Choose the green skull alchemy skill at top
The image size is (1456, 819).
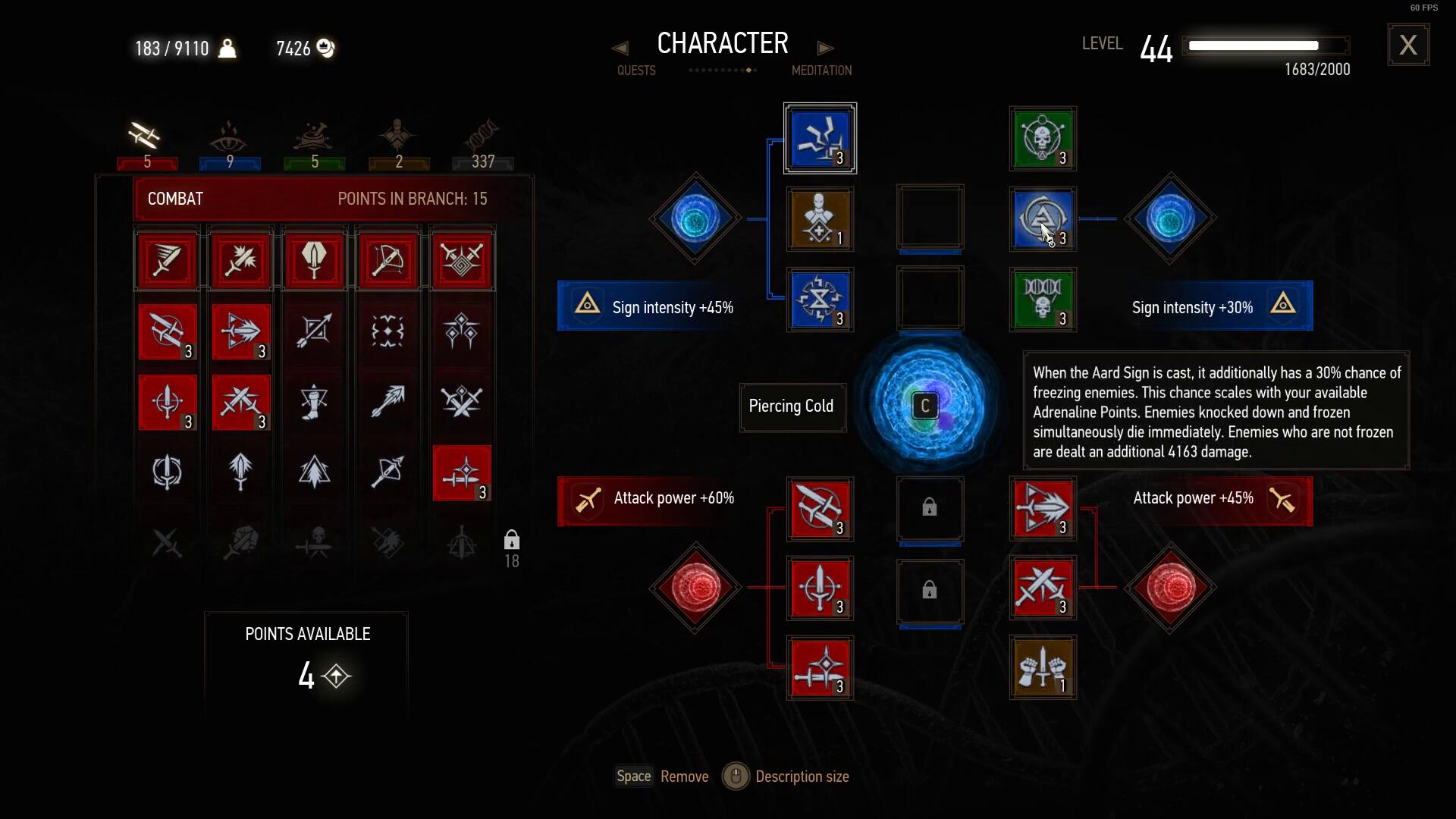[1043, 139]
